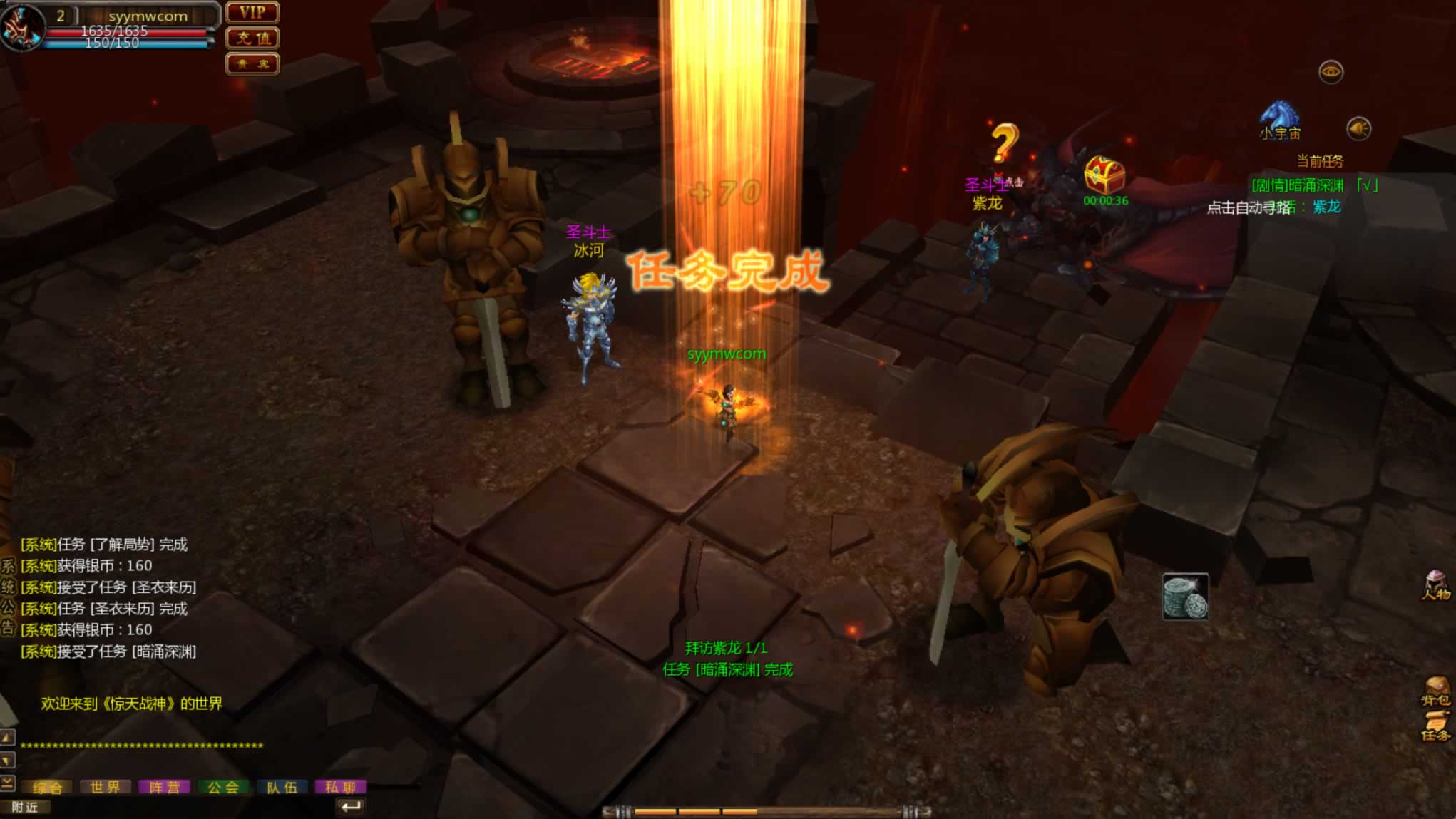
Task: Click the silver coins icon
Action: pos(1185,597)
